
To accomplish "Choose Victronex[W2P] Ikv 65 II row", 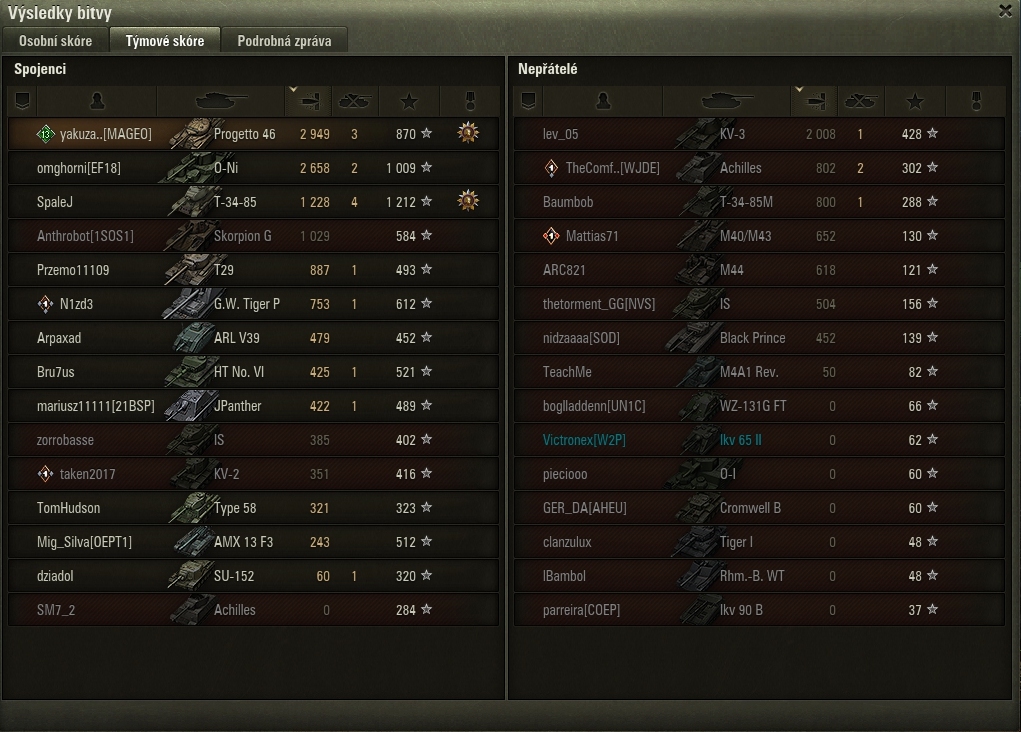I will click(759, 440).
